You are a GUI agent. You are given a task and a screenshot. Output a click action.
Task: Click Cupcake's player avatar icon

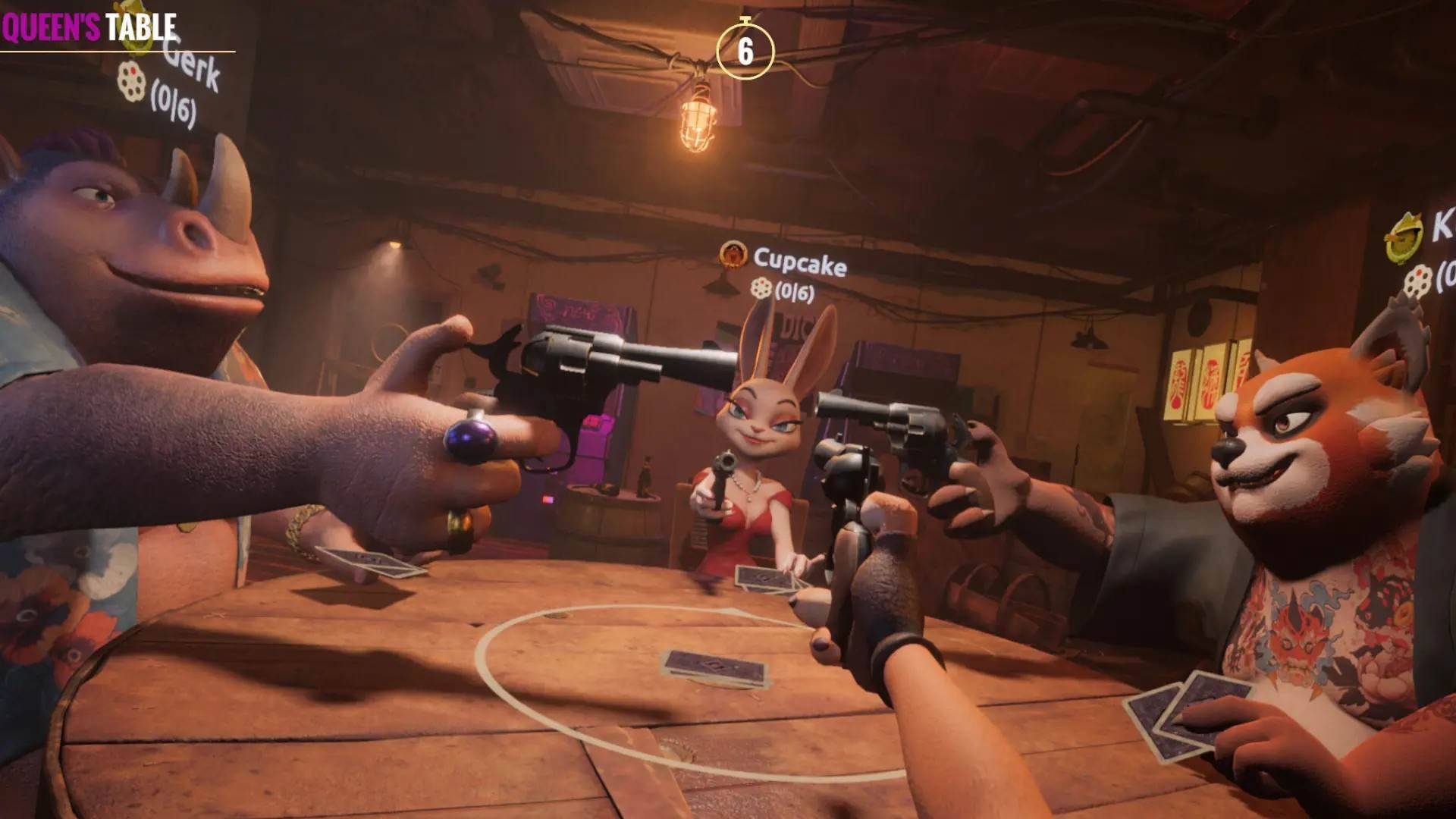click(732, 254)
